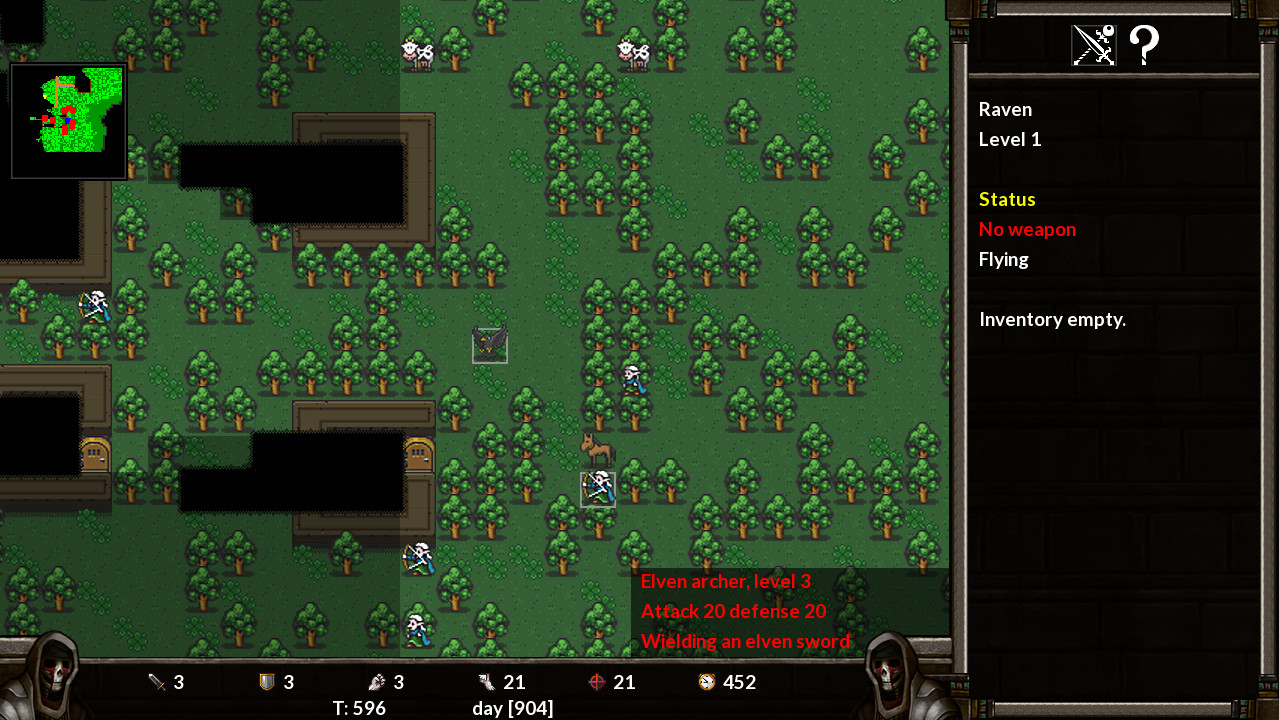Select the highlighted raven on the map
Screen dimensions: 1280x720
click(x=489, y=344)
